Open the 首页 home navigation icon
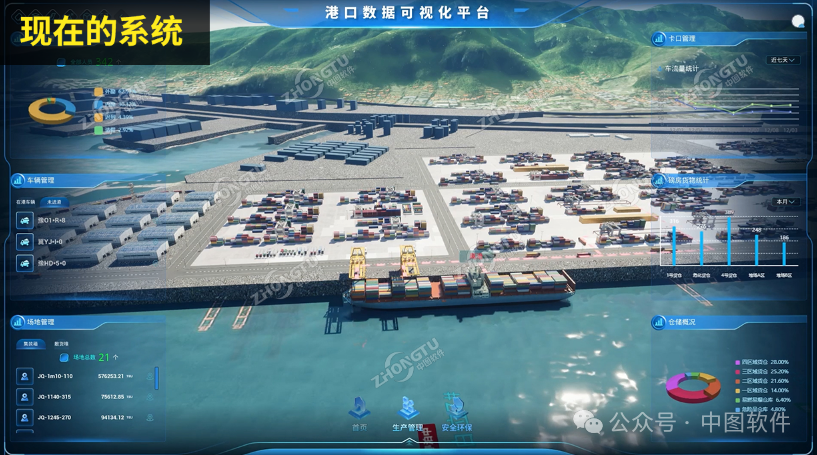This screenshot has height=455, width=817. coord(359,410)
